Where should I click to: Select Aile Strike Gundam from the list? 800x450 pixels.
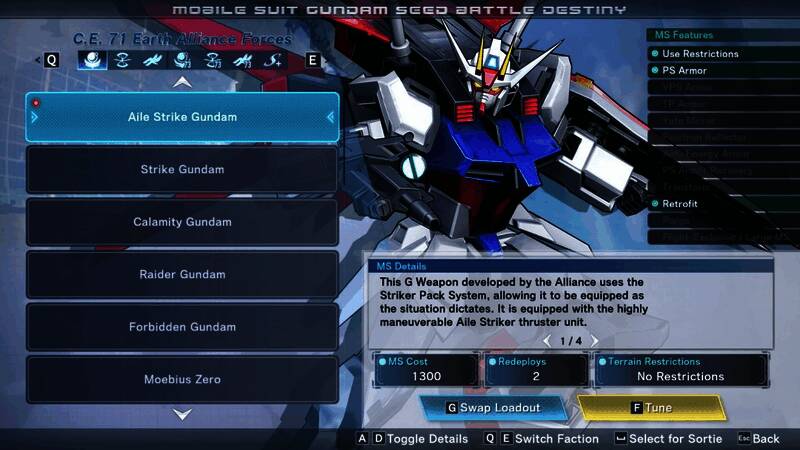pos(182,117)
